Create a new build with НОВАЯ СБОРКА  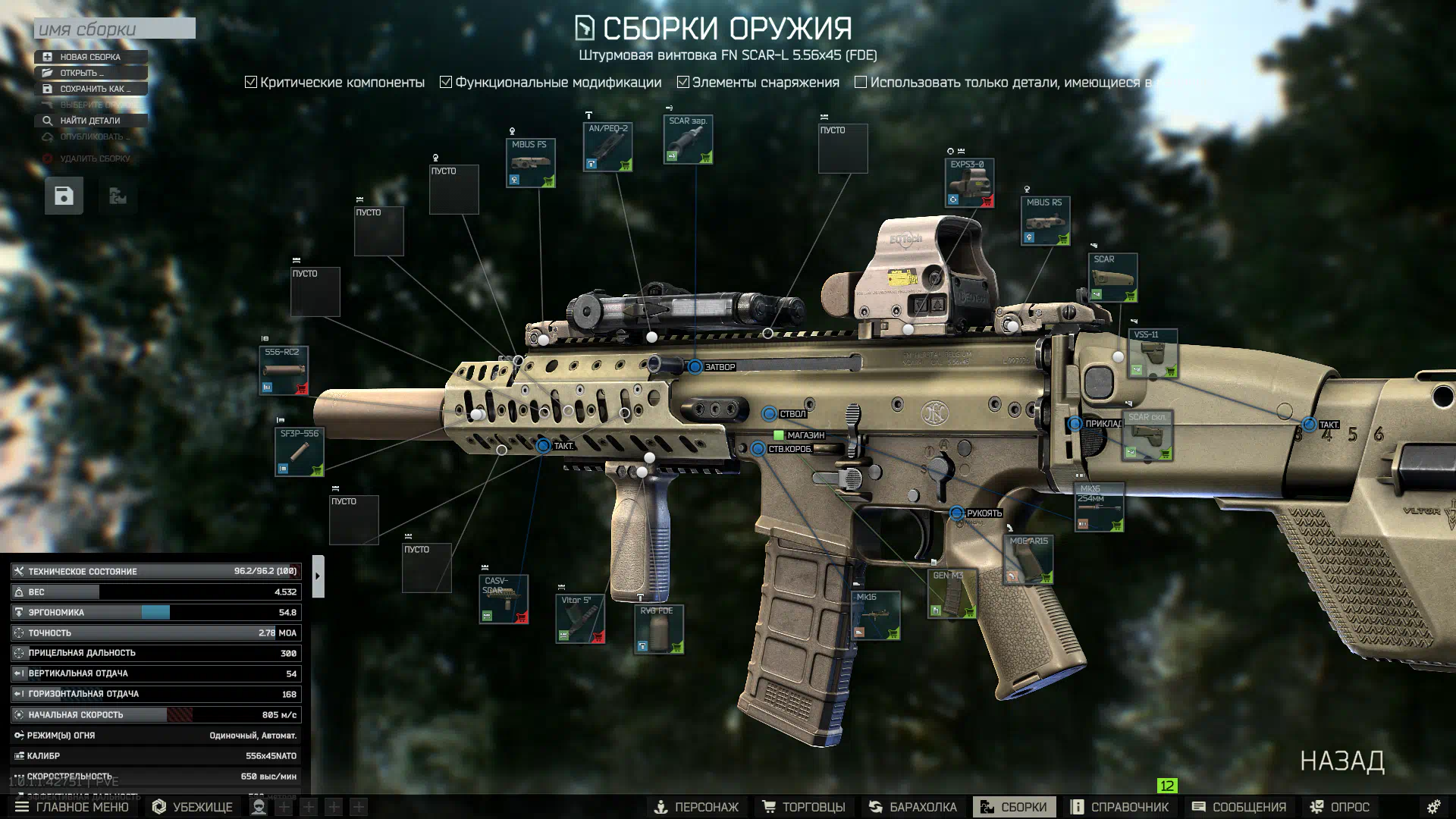[x=89, y=57]
